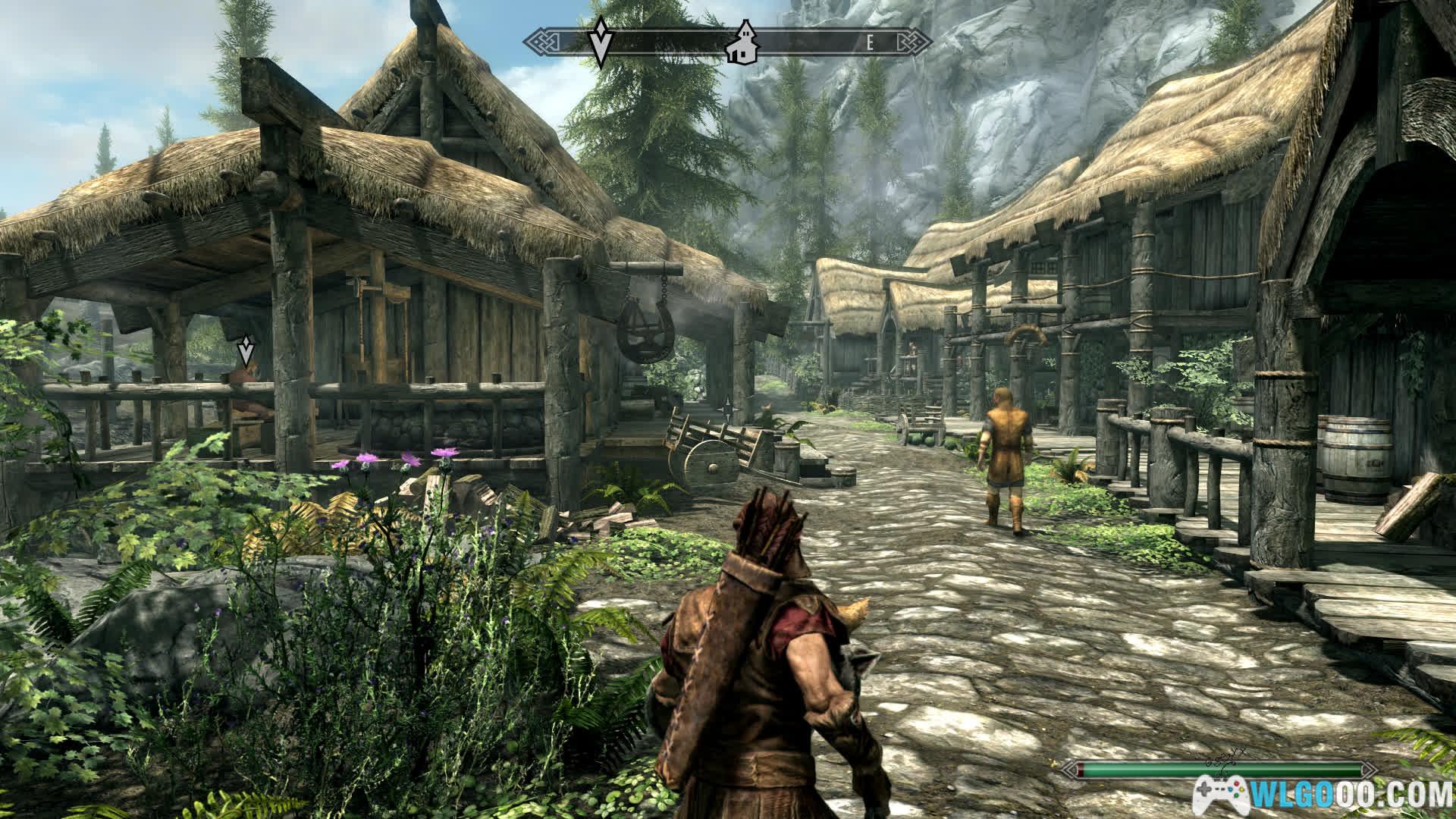Select the house location icon on the compass
The width and height of the screenshot is (1456, 819).
(742, 42)
